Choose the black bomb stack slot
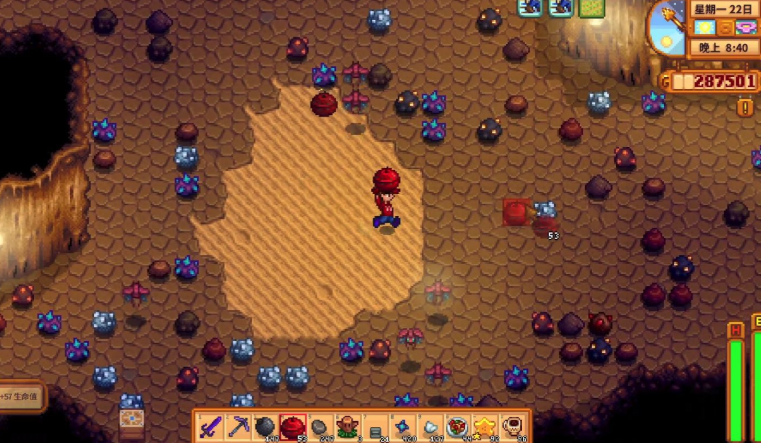761x443 pixels. click(x=265, y=427)
